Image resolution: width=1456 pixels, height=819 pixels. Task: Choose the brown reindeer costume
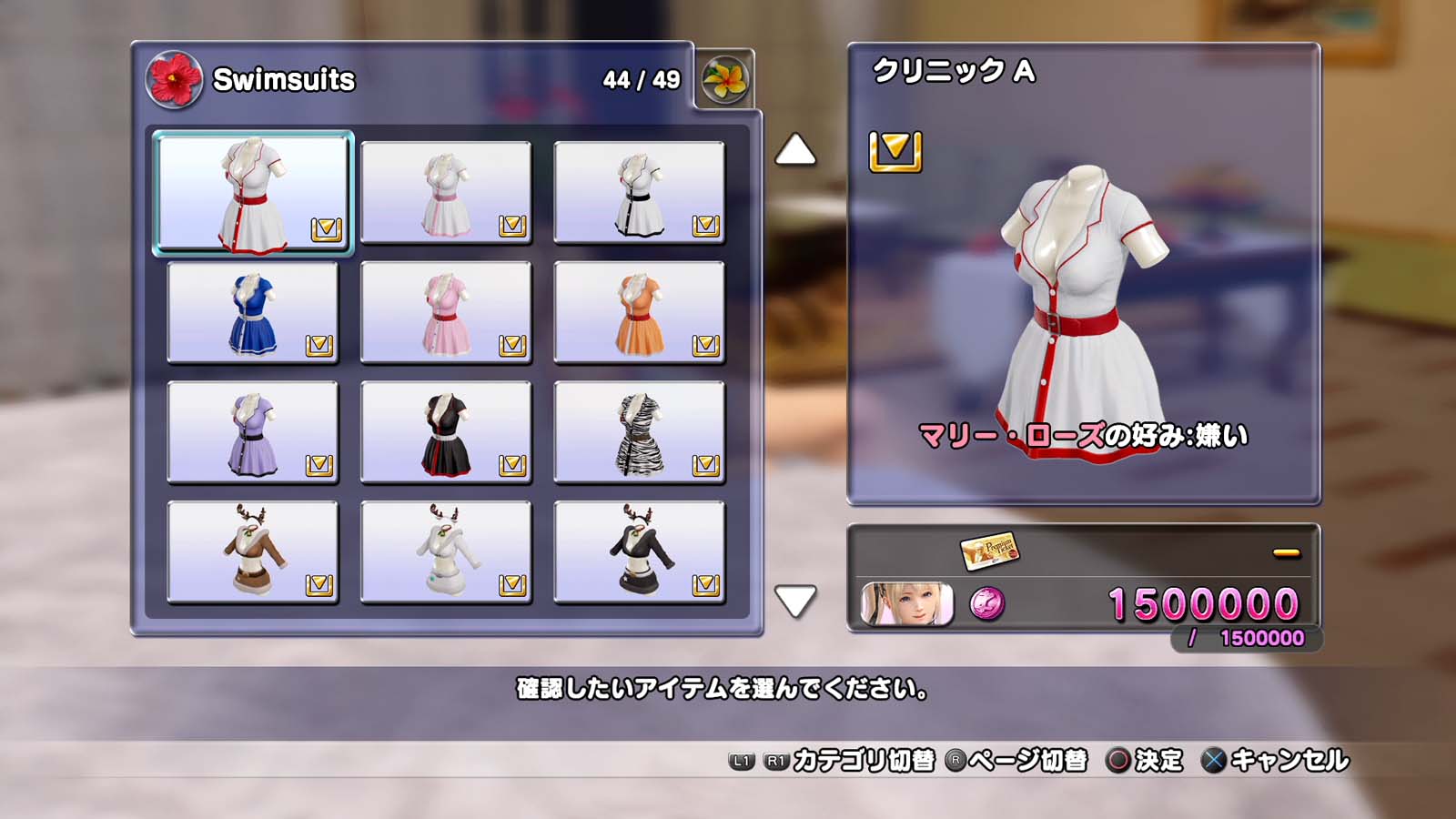pyautogui.click(x=253, y=552)
